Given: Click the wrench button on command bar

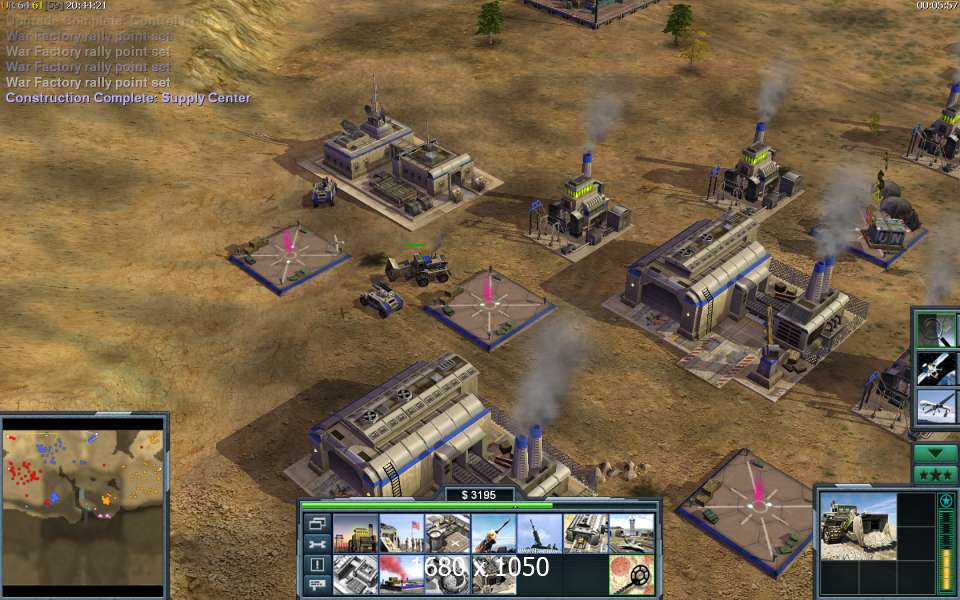Looking at the screenshot, I should click(x=317, y=544).
